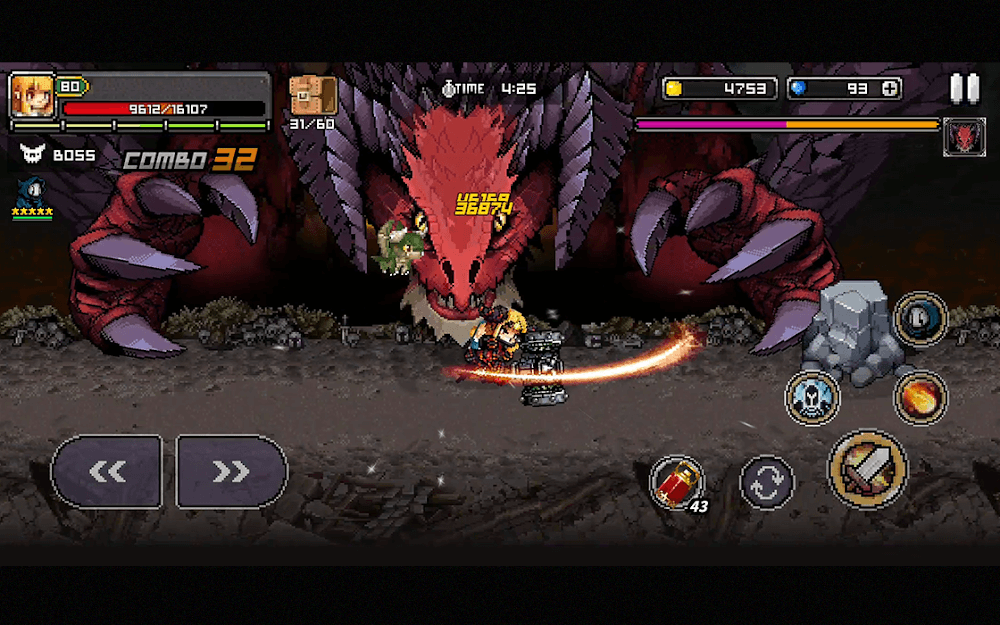Move right with the double-arrow button
This screenshot has height=625, width=1000.
pos(231,472)
